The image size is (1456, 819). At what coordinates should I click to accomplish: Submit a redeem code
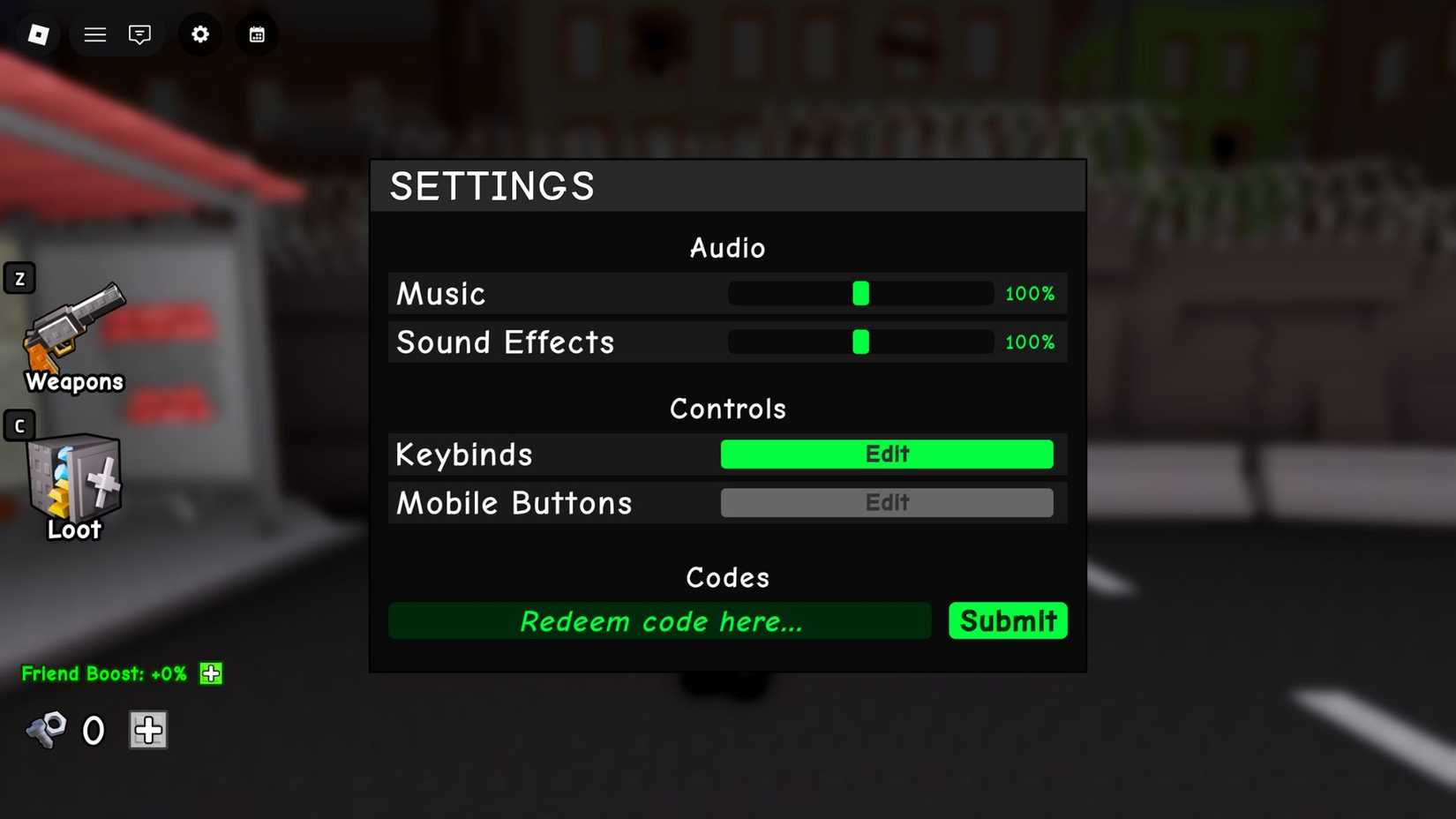pos(1008,620)
